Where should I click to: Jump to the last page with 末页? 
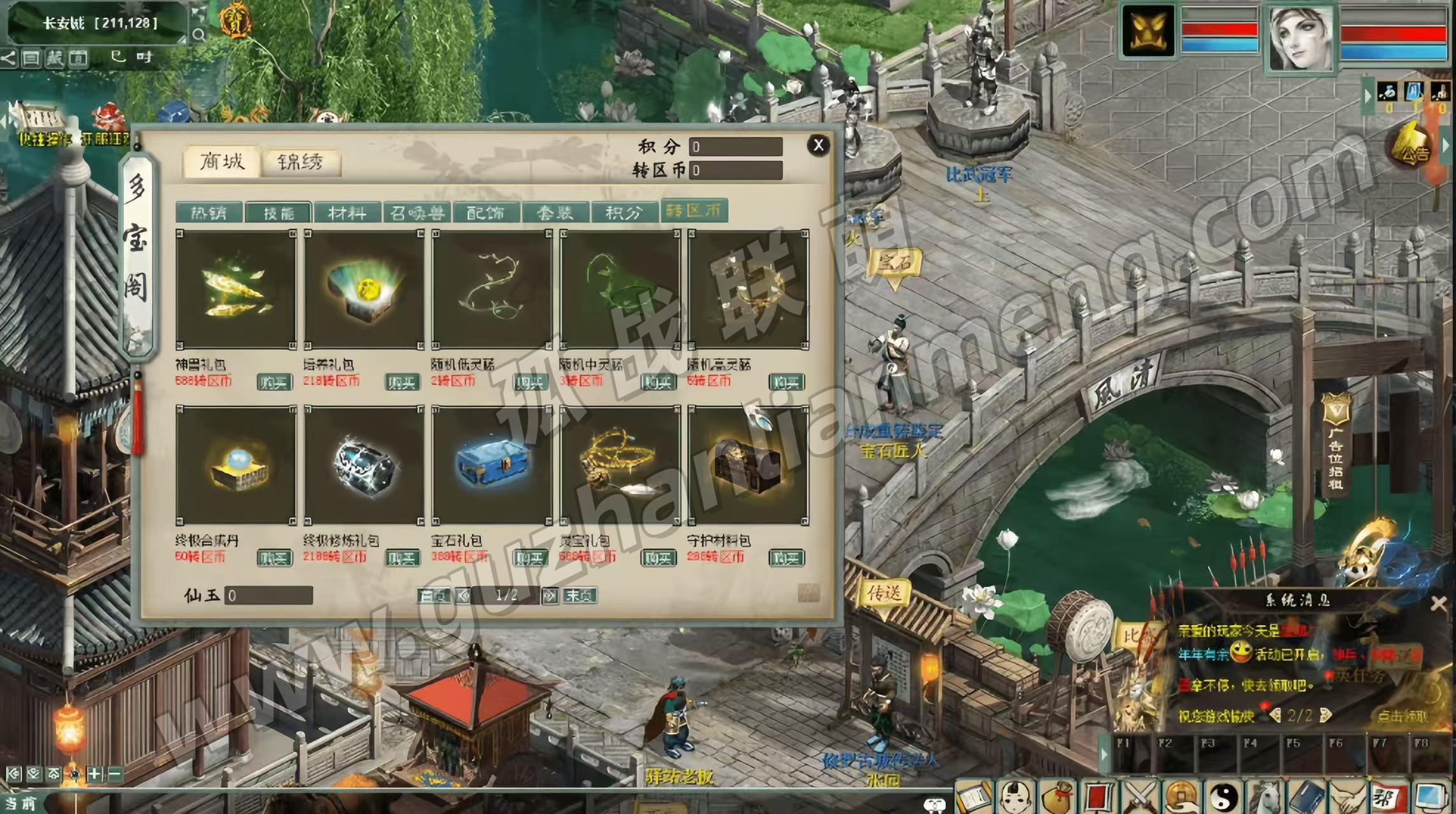click(x=579, y=596)
